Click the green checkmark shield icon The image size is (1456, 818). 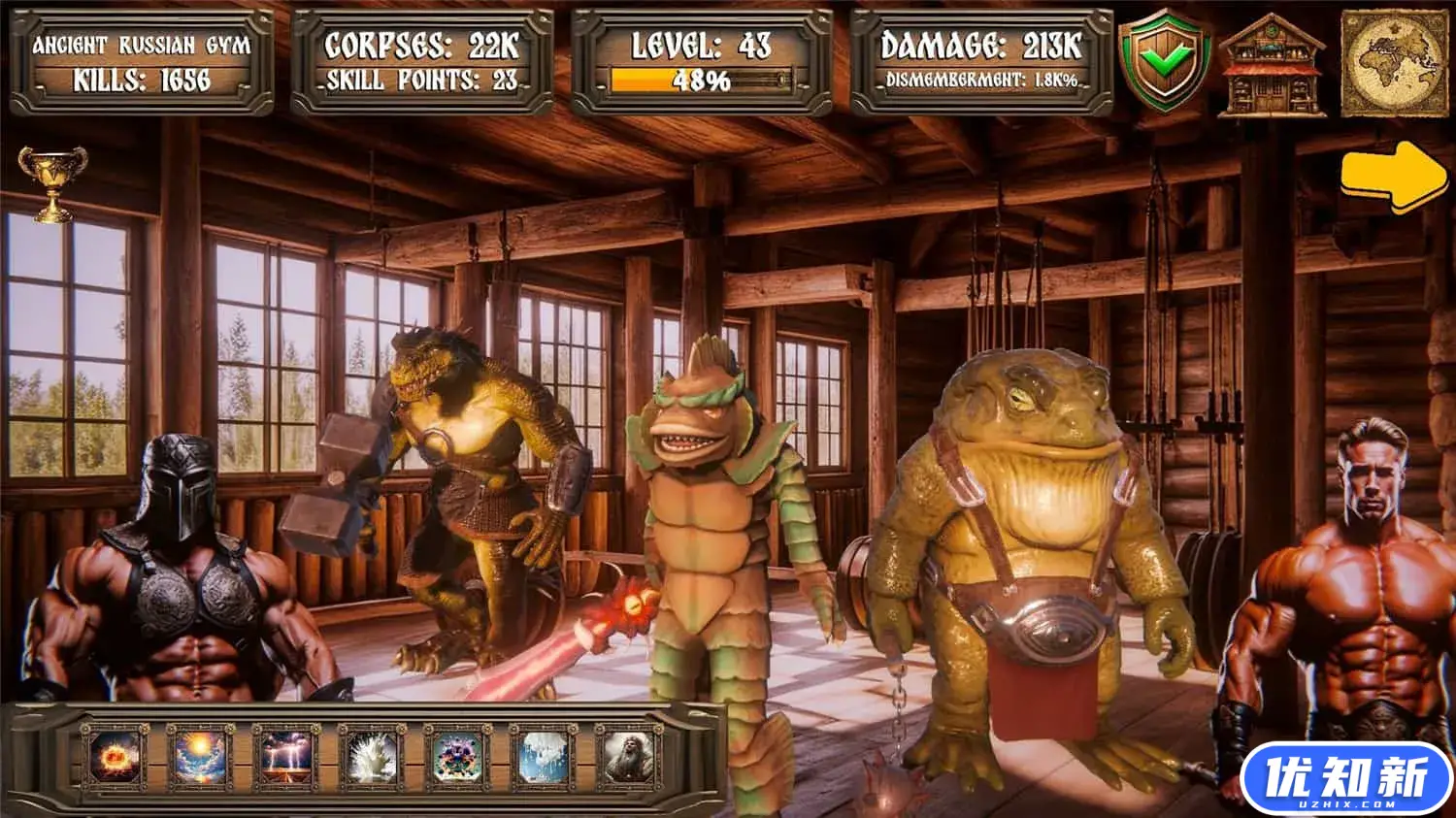[x=1164, y=62]
